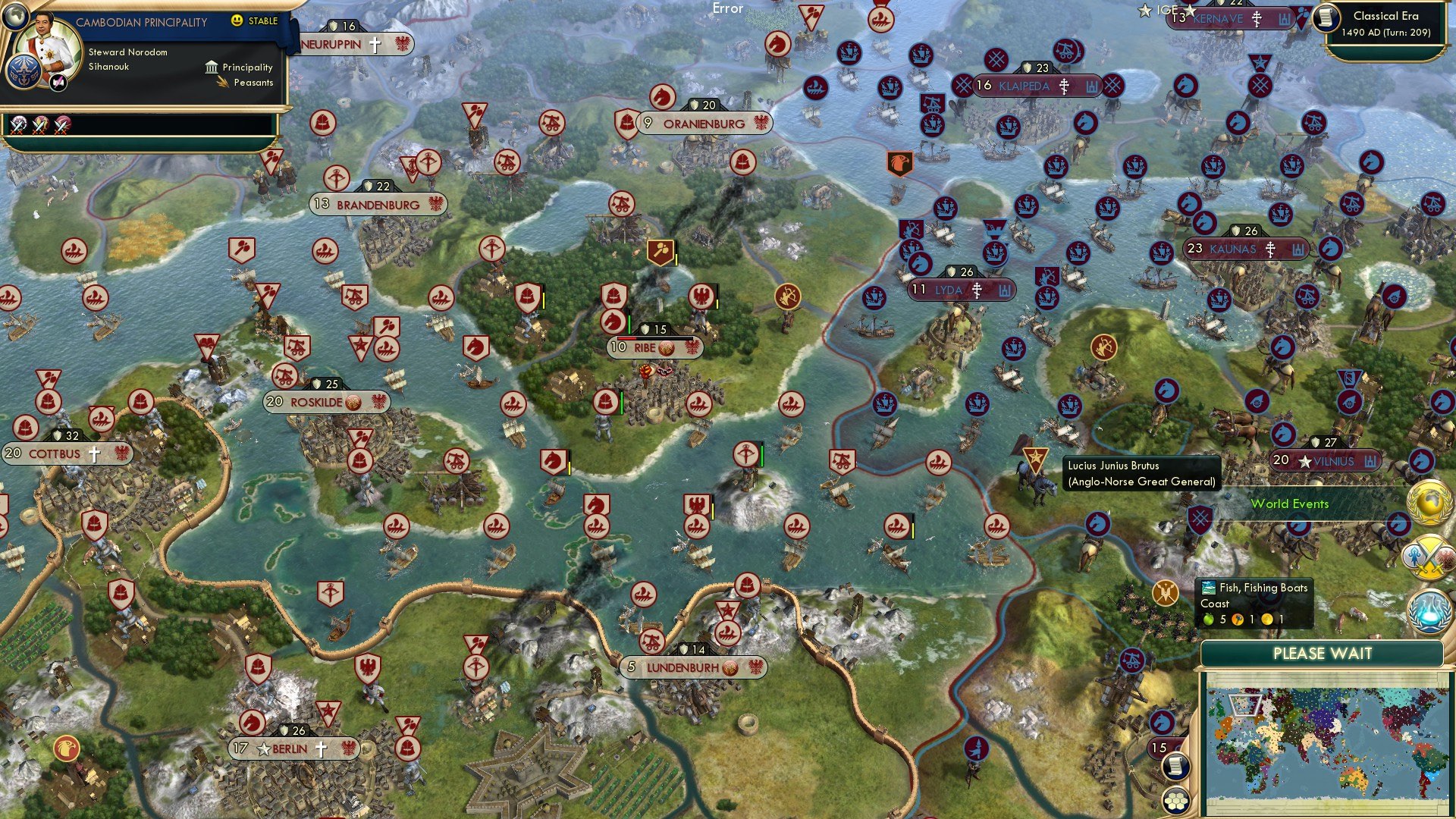Select the Ribe city banner
1456x819 pixels.
[x=654, y=349]
